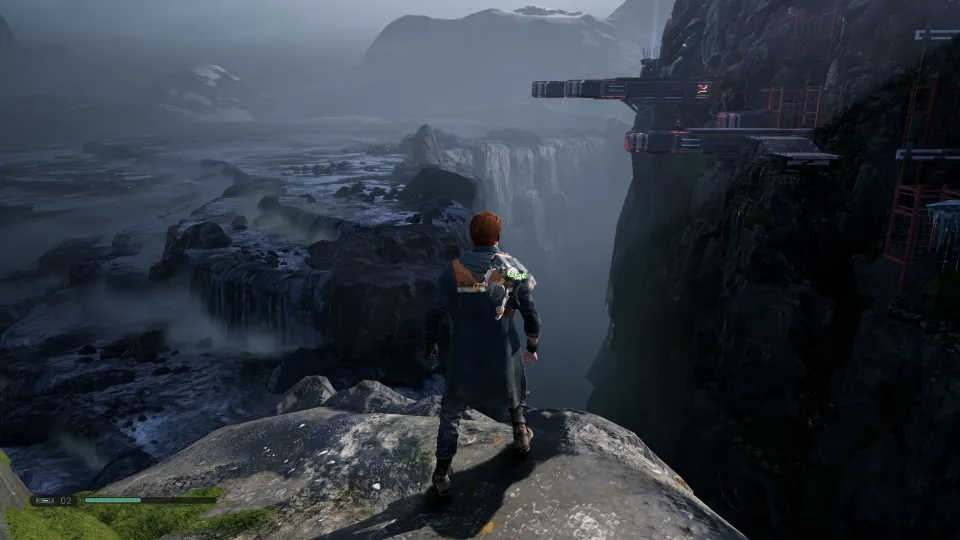Screen dimensions: 960x540
Task: Click the stim canister icon
Action: 44,500
